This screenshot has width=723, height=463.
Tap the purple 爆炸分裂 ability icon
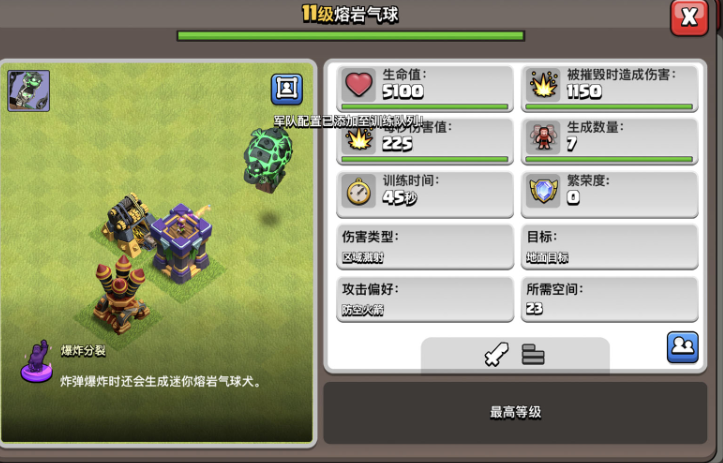[37, 361]
